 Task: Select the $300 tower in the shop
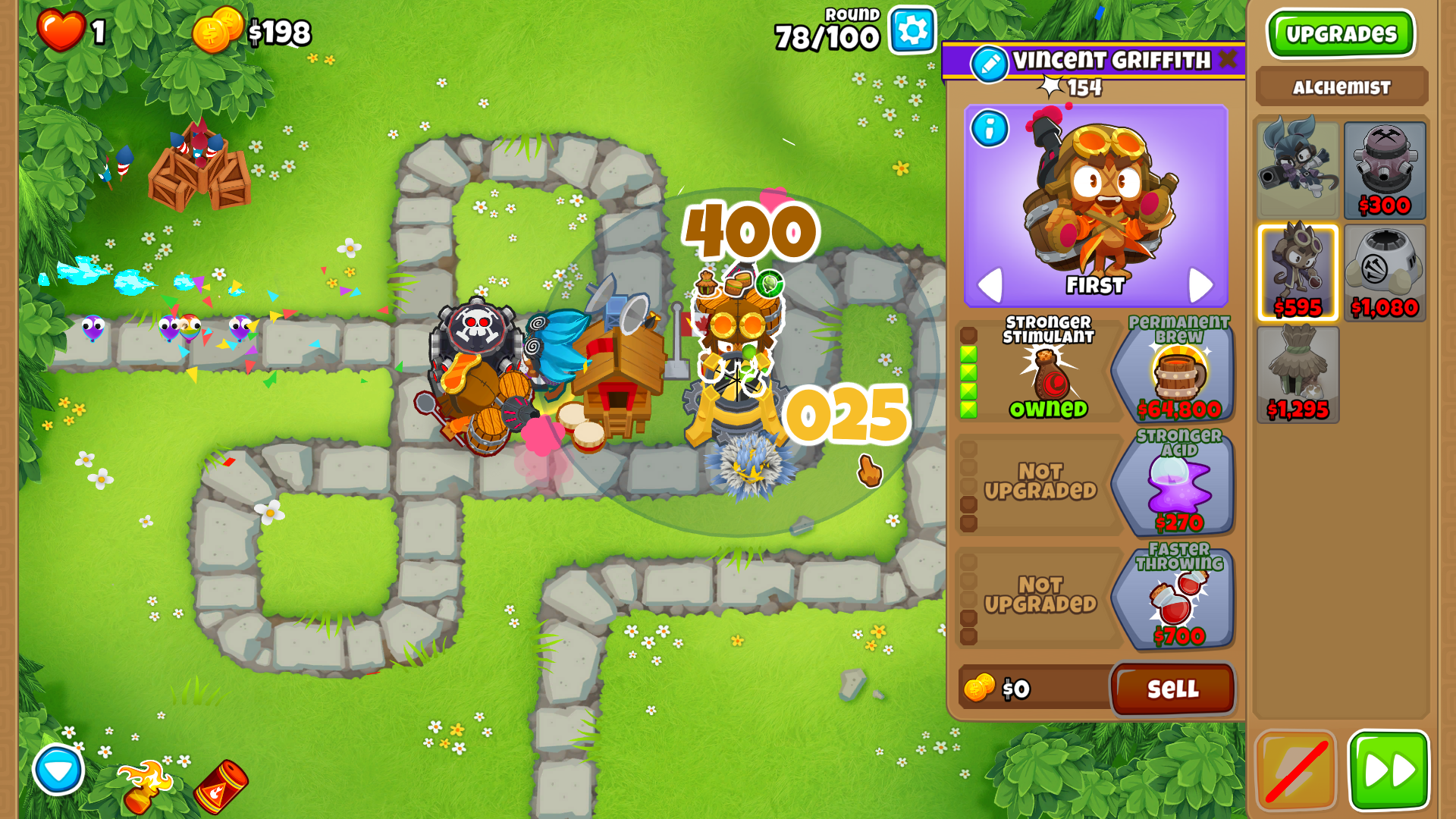[x=1385, y=170]
